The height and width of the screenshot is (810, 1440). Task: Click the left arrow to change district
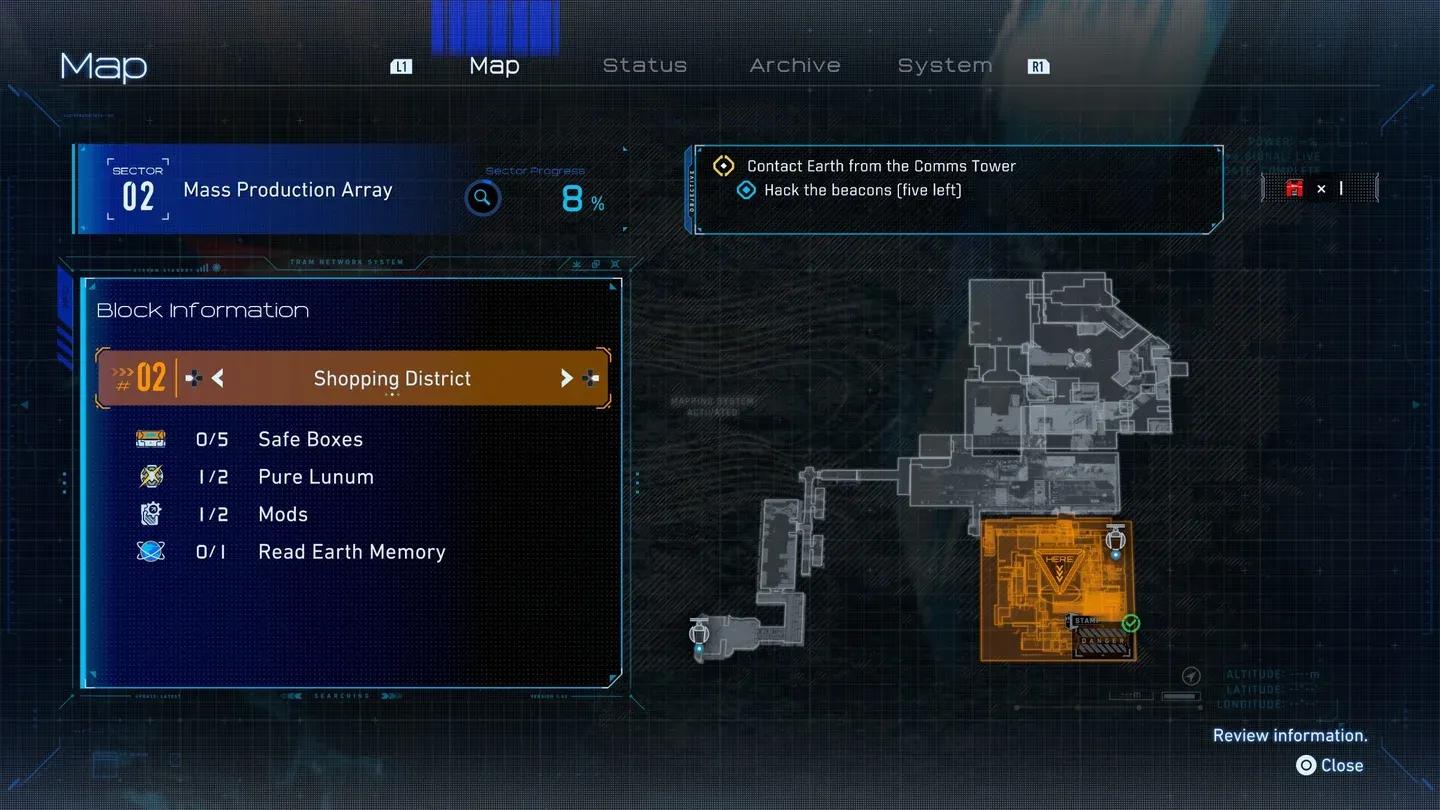(217, 378)
